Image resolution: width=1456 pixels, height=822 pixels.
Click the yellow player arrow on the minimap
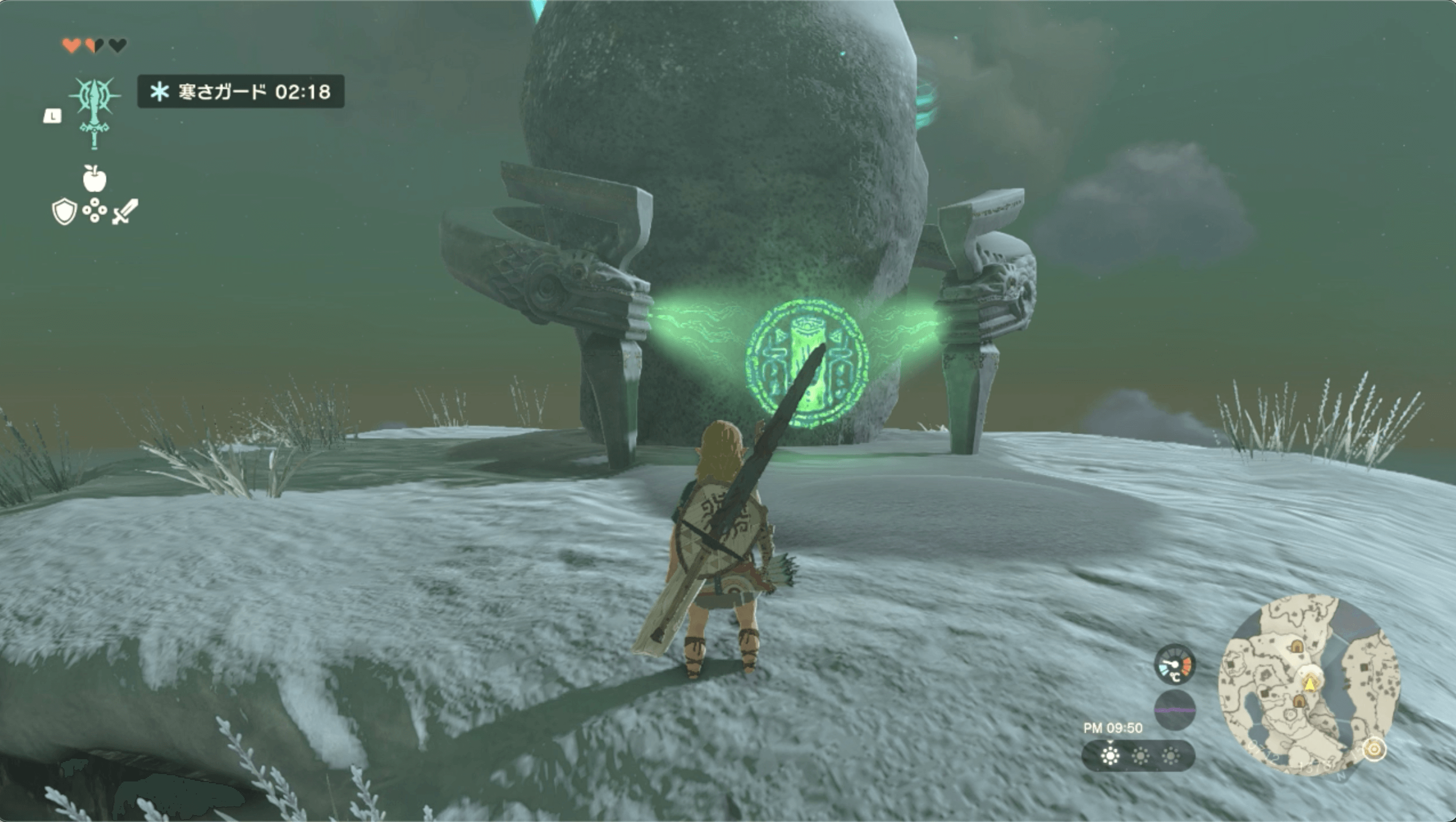(x=1310, y=683)
